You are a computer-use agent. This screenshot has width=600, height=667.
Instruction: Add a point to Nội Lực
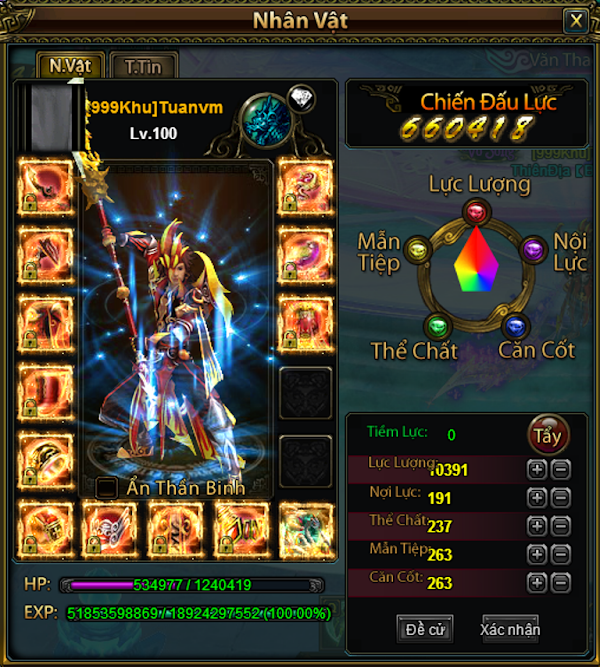537,497
